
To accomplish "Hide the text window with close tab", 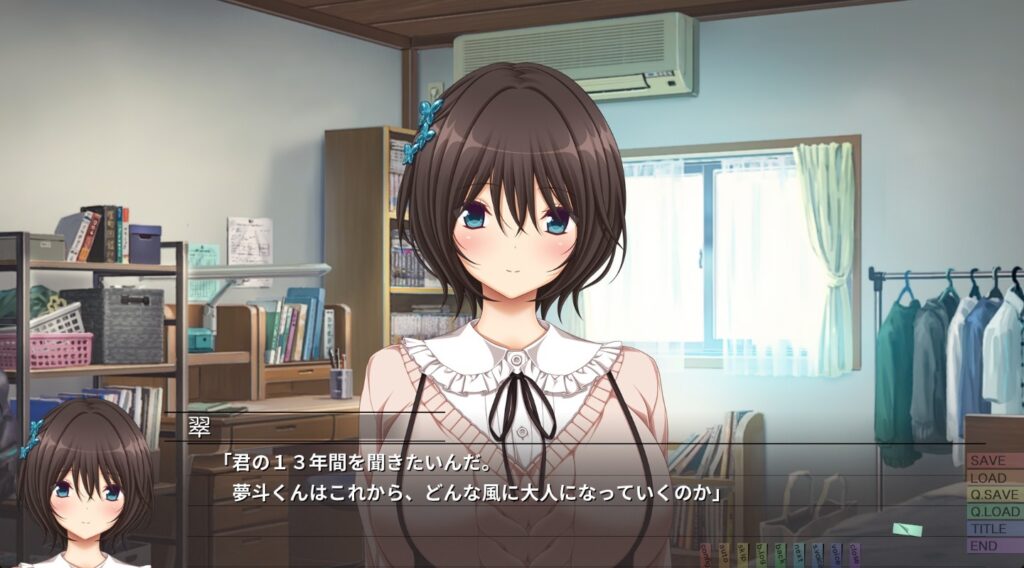I will pyautogui.click(x=854, y=555).
